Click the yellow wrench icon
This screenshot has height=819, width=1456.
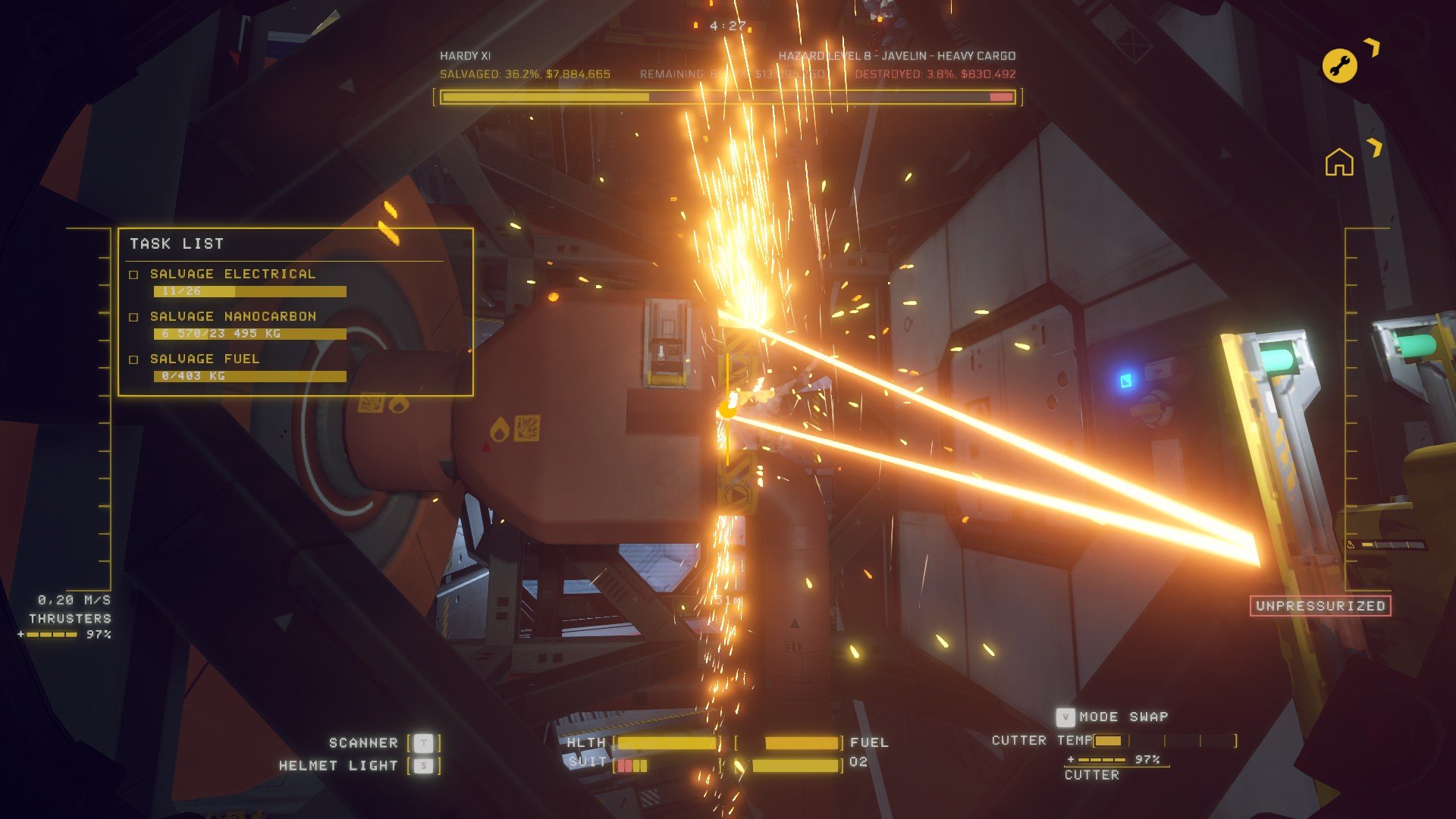[1339, 66]
